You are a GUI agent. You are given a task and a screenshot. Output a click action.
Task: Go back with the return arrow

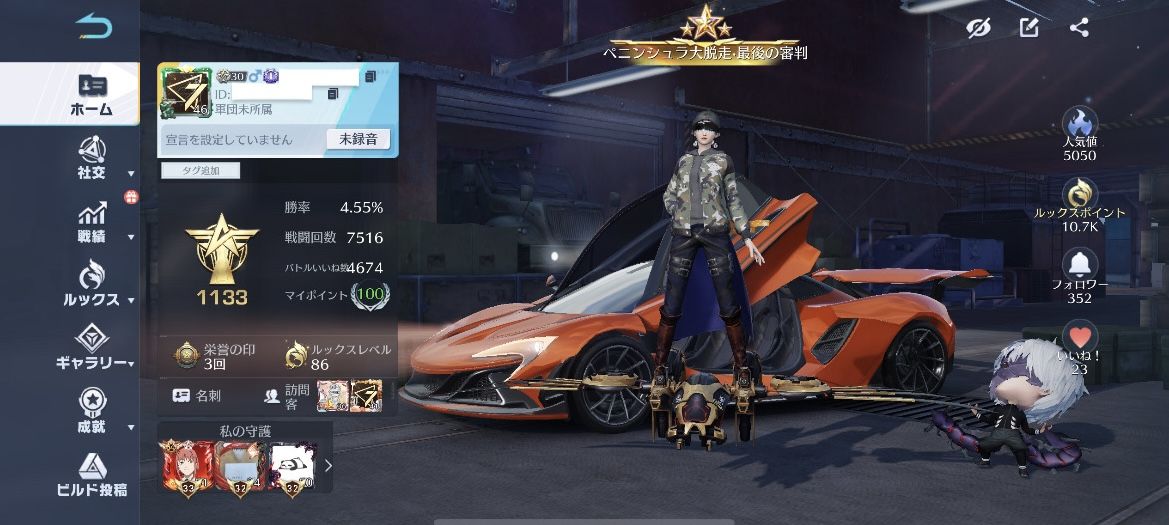click(93, 27)
